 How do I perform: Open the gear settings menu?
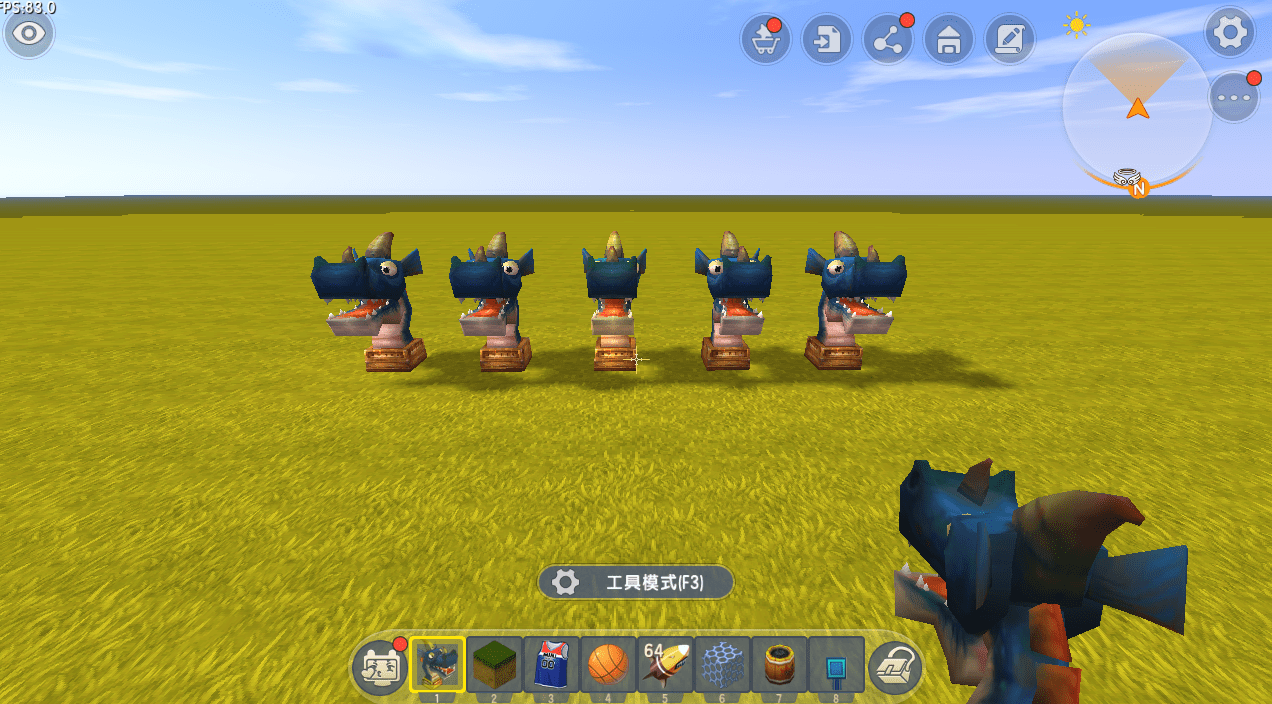pos(1229,33)
